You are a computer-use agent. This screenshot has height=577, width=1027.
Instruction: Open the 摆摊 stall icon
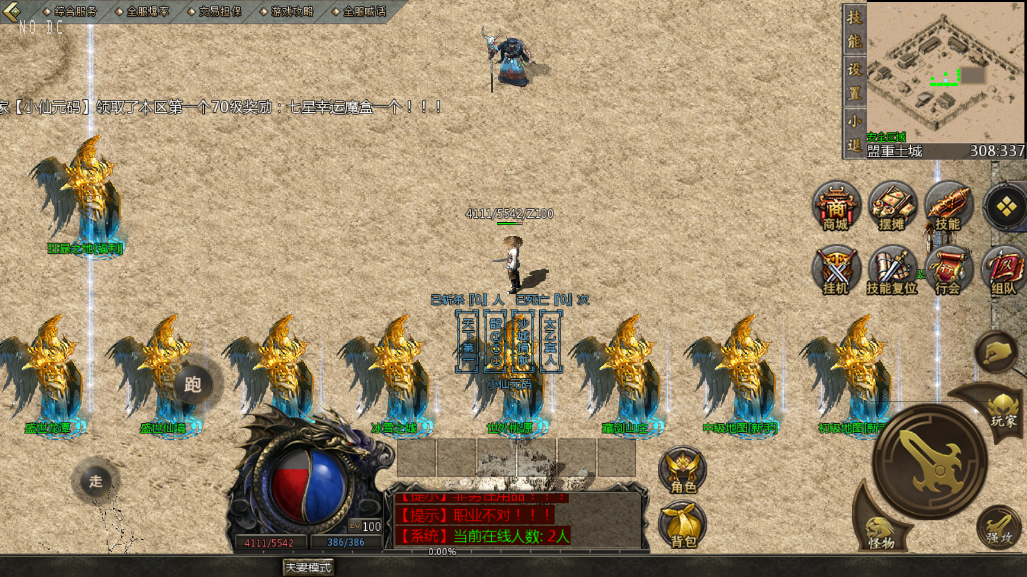pos(892,207)
